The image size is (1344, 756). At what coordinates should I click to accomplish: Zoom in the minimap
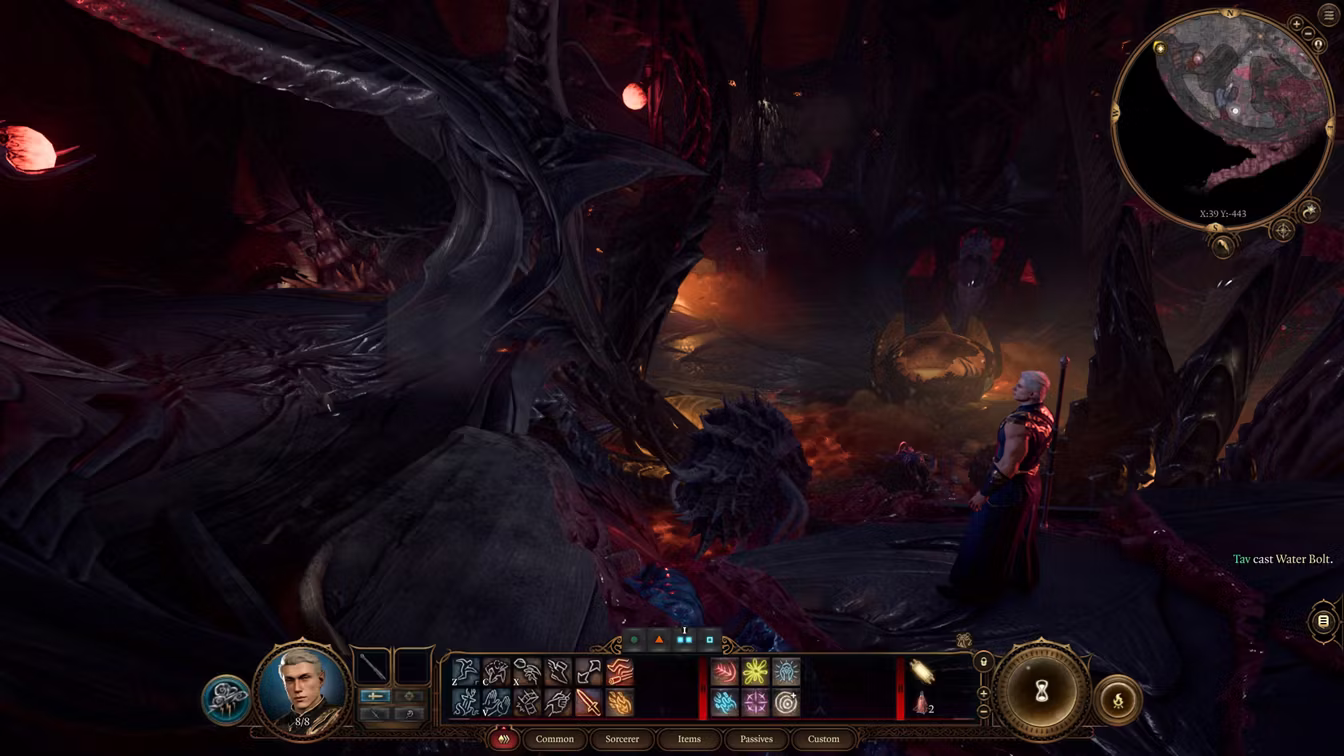[x=1297, y=24]
